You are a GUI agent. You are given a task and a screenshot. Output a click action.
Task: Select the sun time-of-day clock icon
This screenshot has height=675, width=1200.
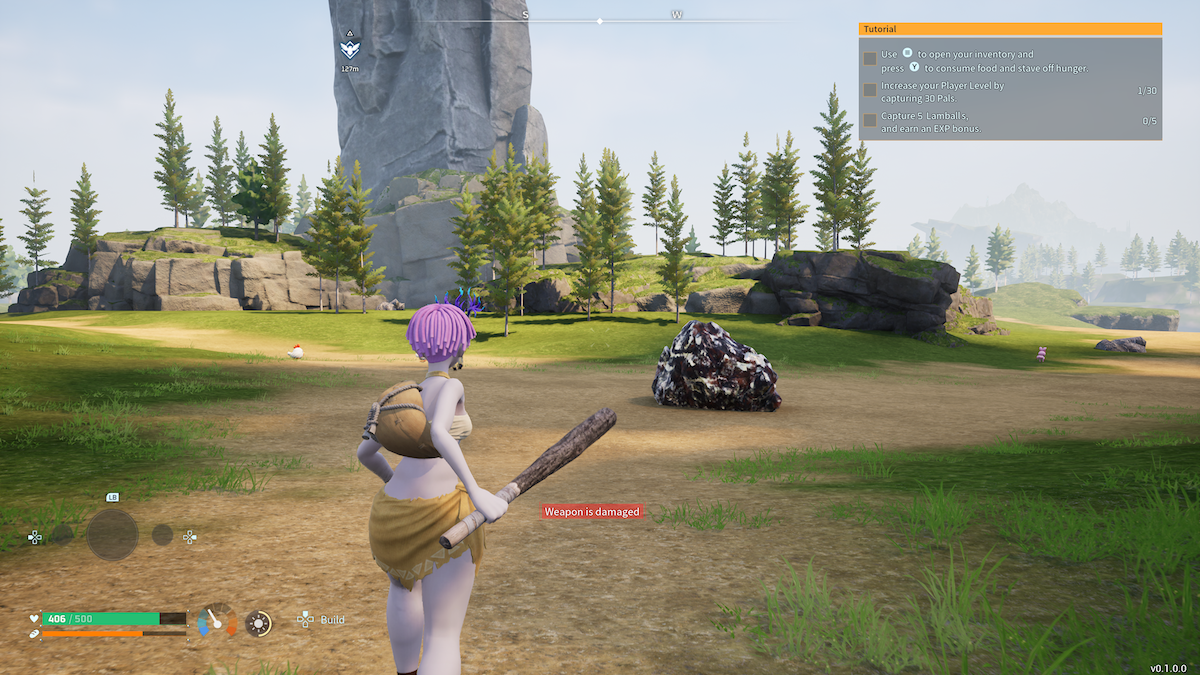click(258, 623)
